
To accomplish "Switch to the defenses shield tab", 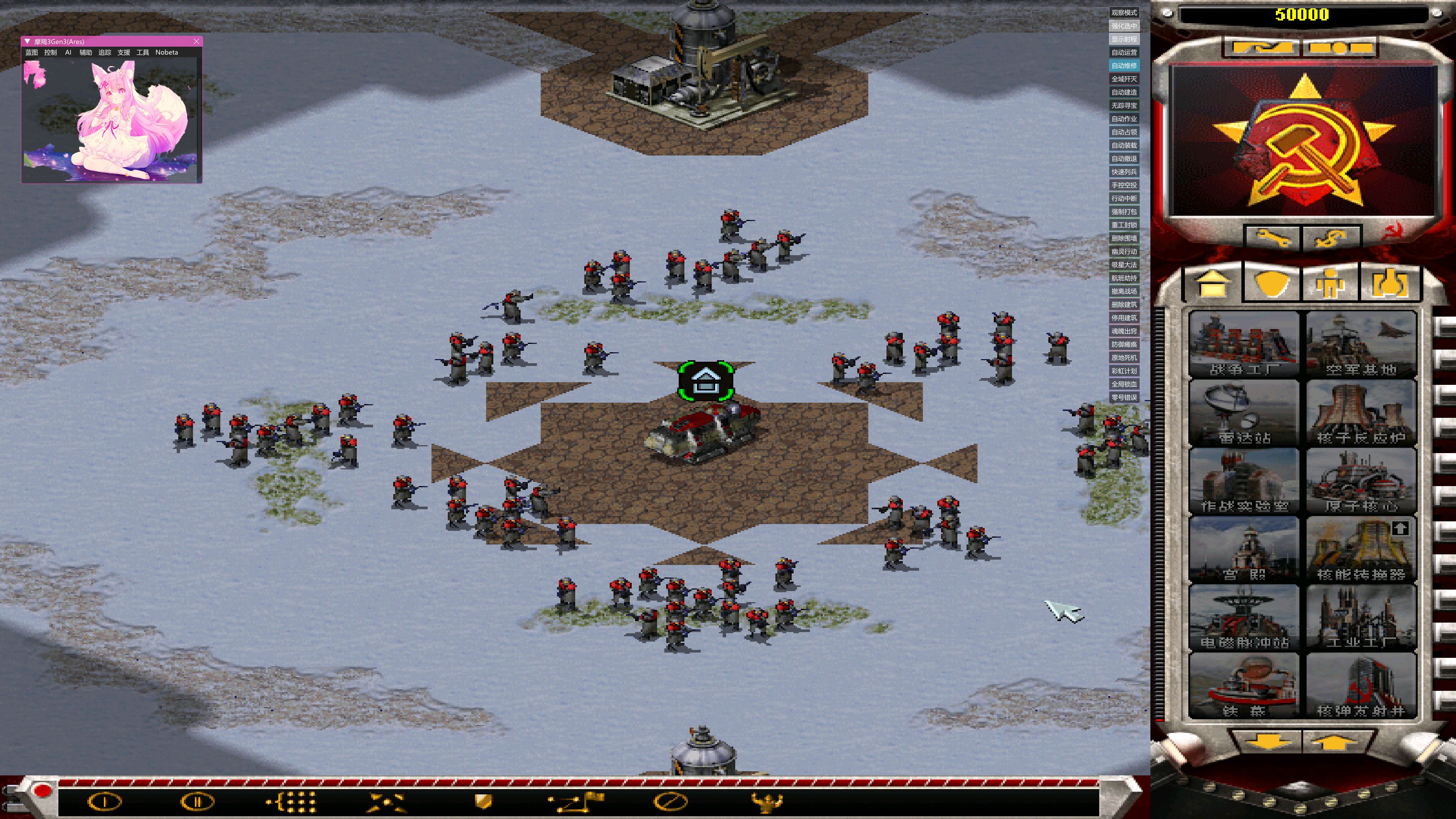I will click(1272, 282).
